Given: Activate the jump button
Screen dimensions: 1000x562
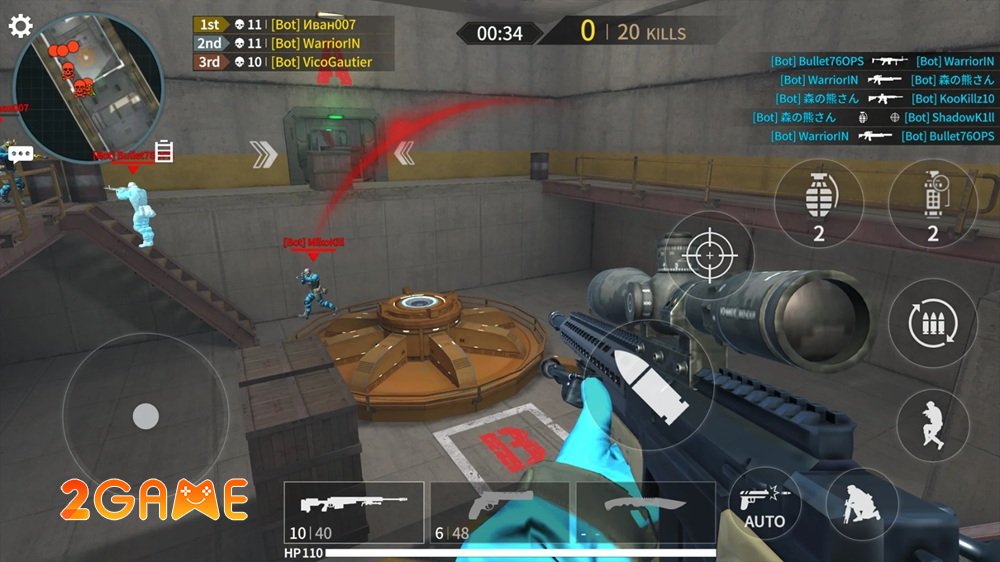Looking at the screenshot, I should pyautogui.click(x=932, y=425).
